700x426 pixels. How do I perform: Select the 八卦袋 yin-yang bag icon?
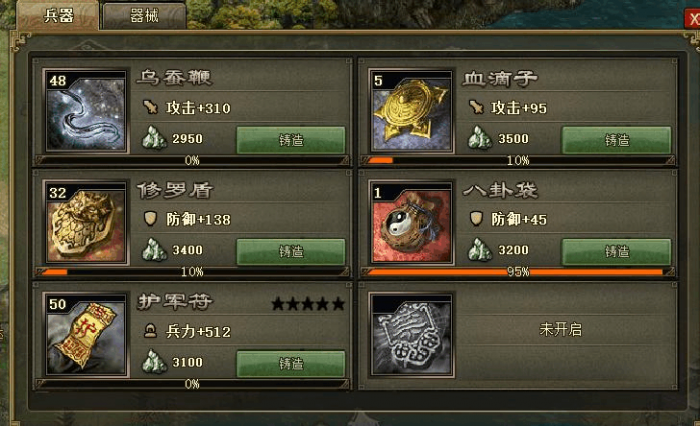tap(411, 221)
